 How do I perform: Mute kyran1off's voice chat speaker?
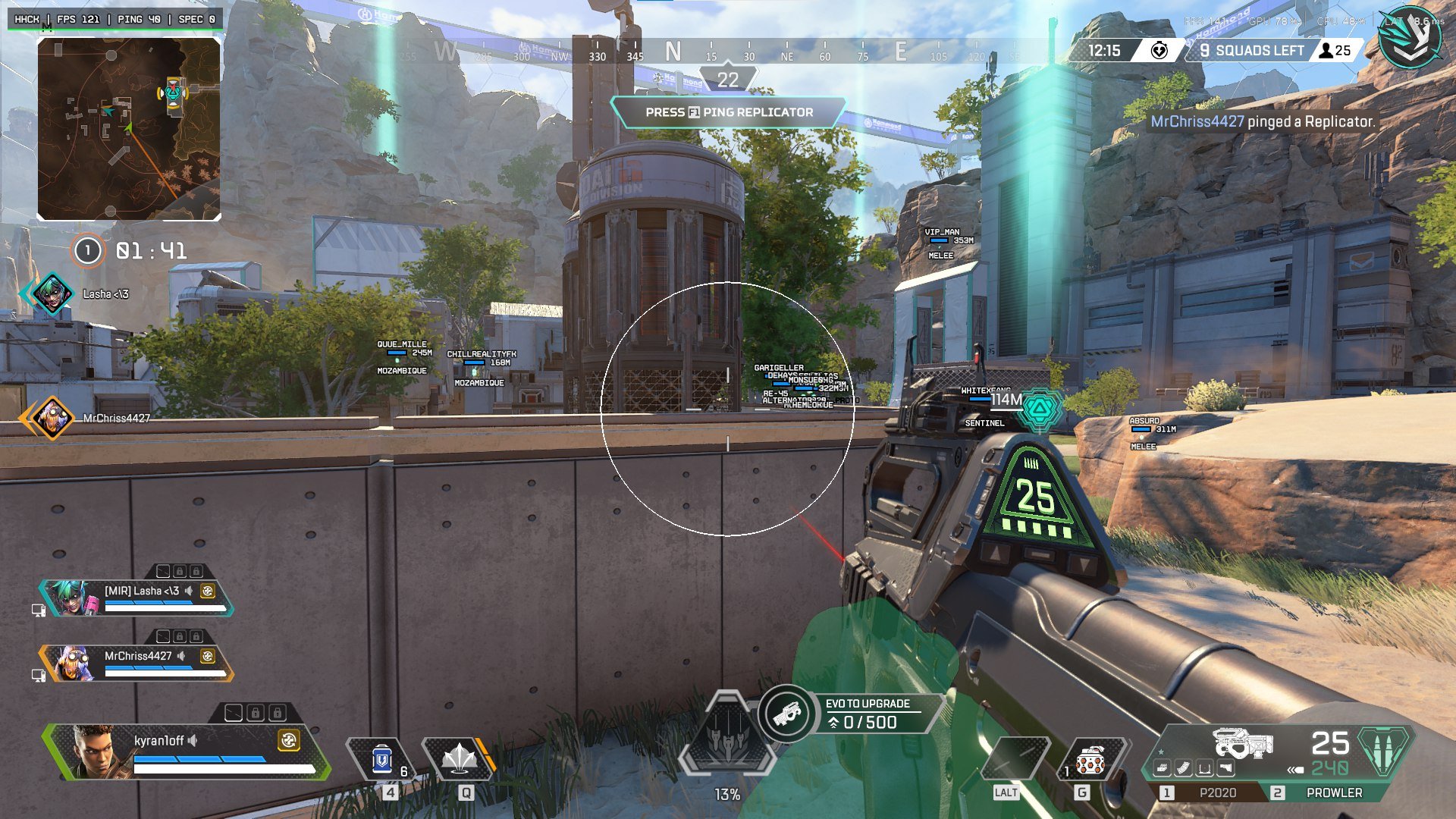click(x=192, y=741)
